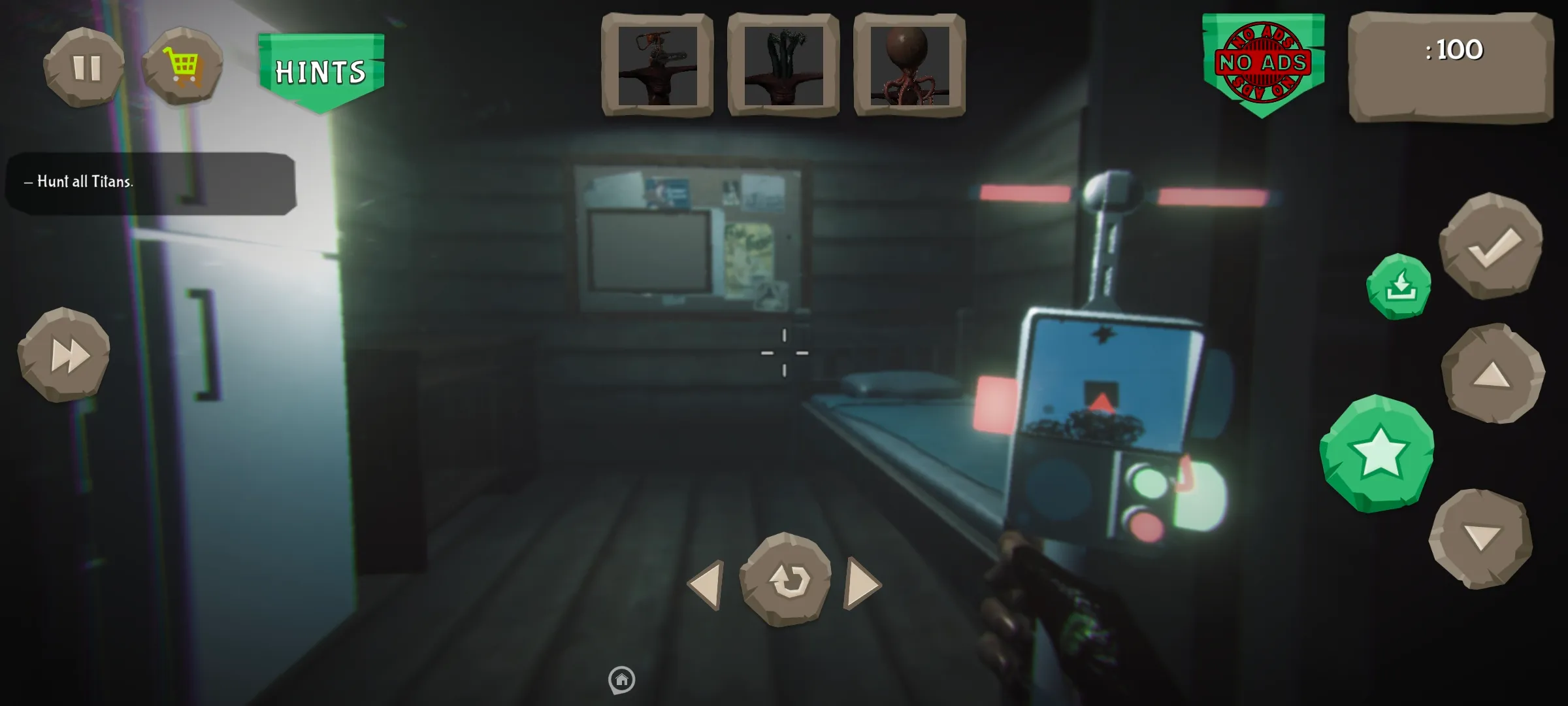The width and height of the screenshot is (1568, 706).
Task: Tap the fast-forward movement button
Action: pos(65,354)
